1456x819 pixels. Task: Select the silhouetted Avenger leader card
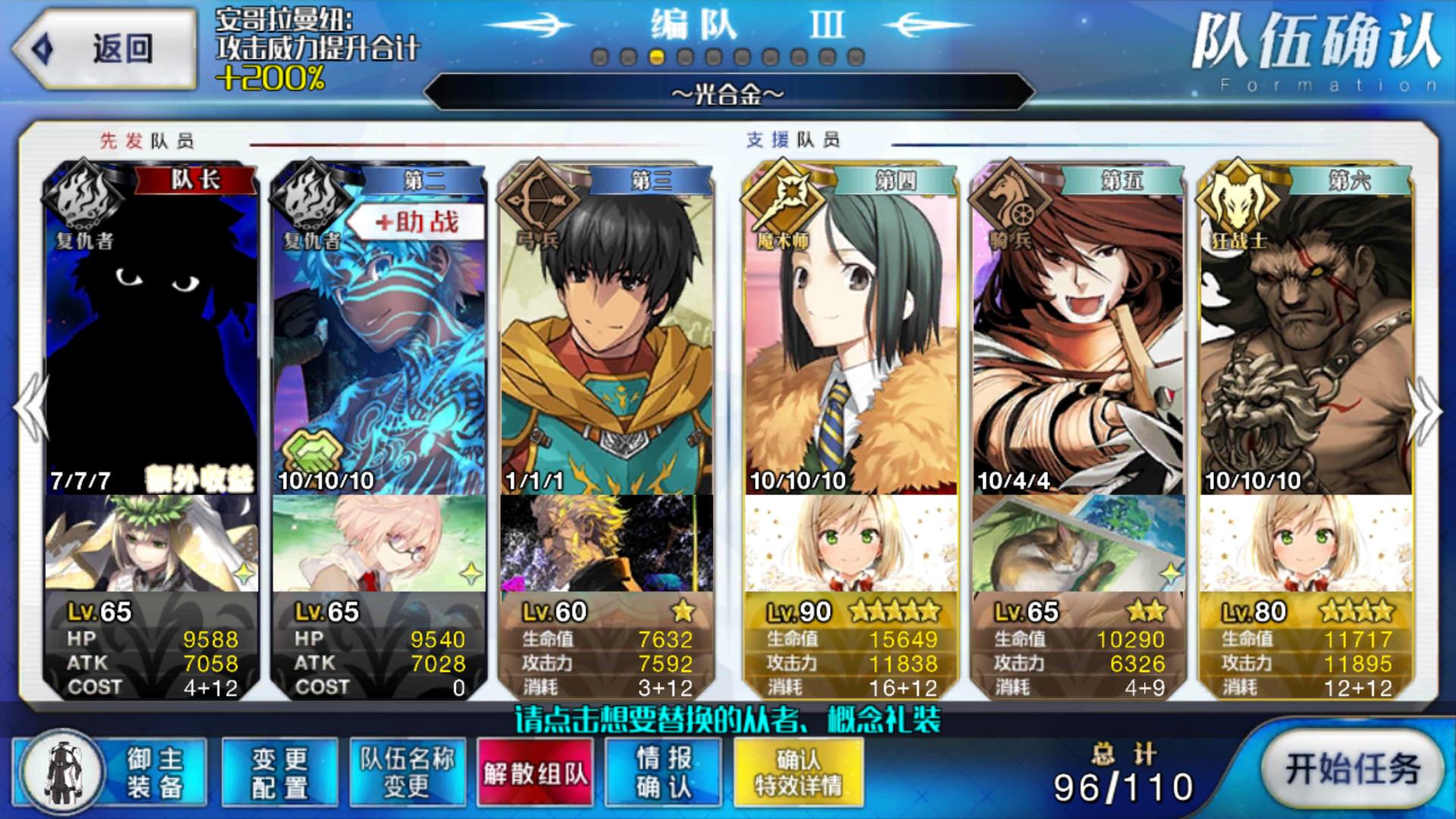(152, 334)
